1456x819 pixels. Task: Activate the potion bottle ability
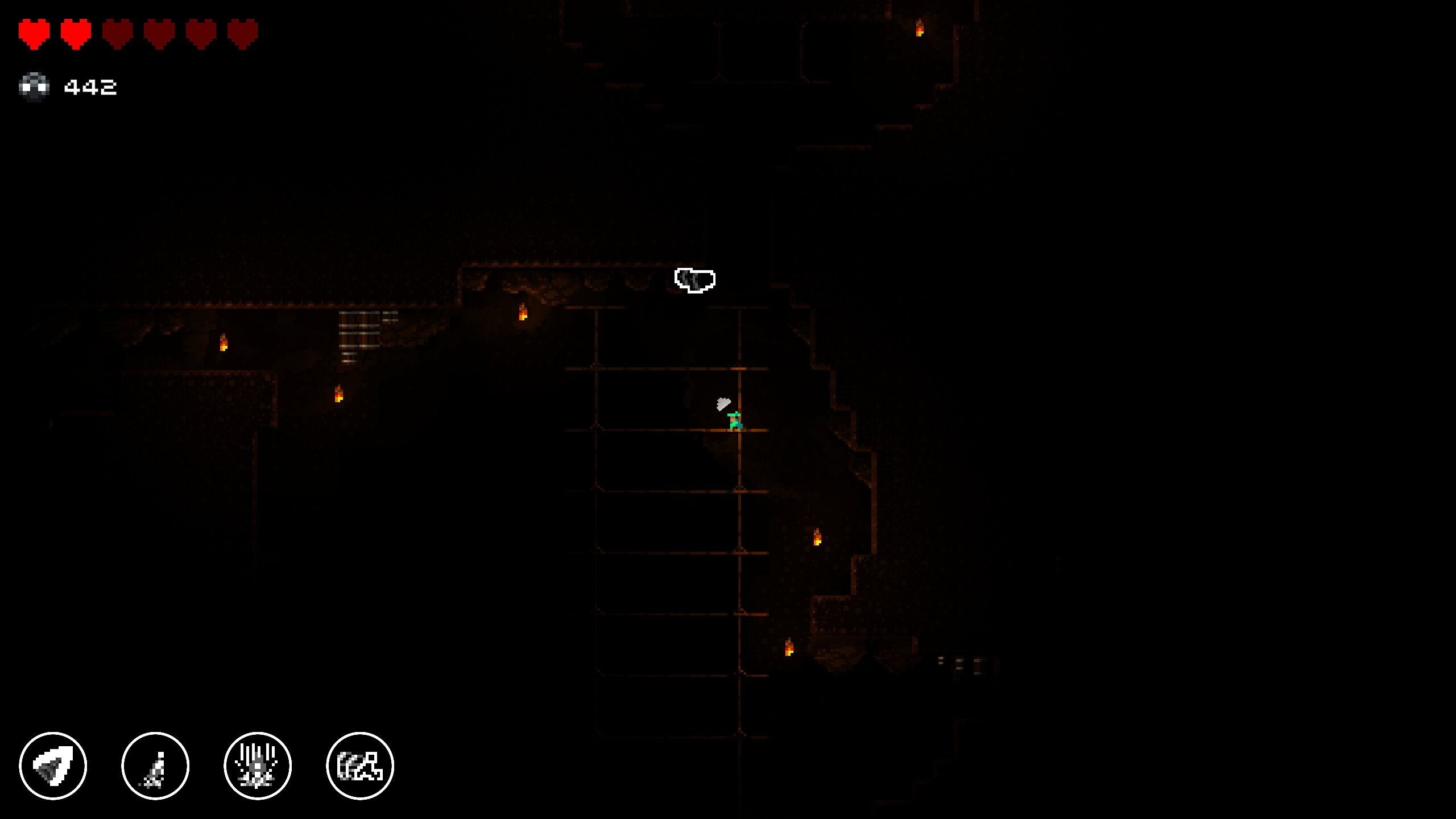point(155,766)
